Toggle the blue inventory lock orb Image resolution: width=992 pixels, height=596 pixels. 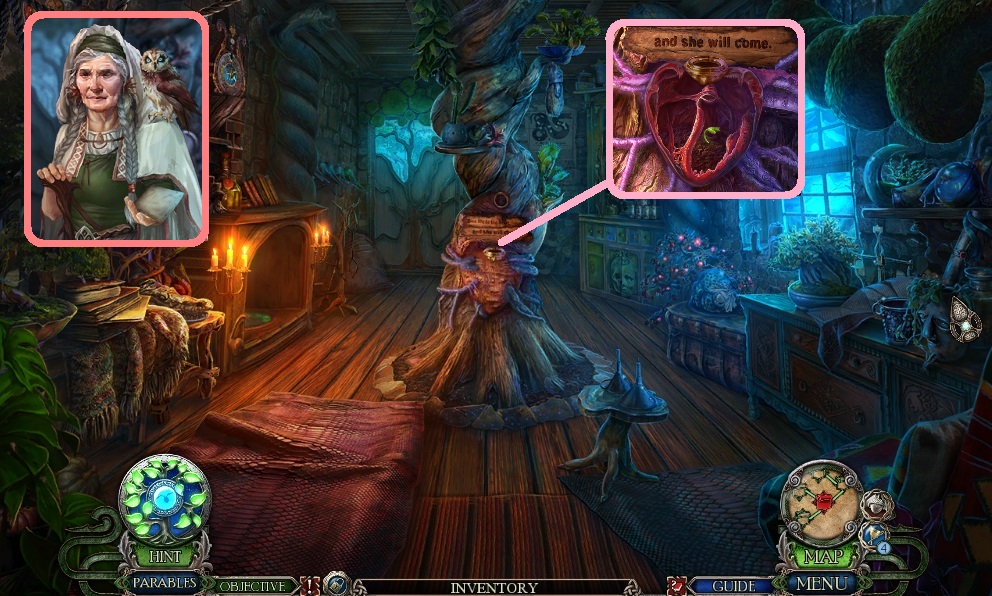point(336,584)
